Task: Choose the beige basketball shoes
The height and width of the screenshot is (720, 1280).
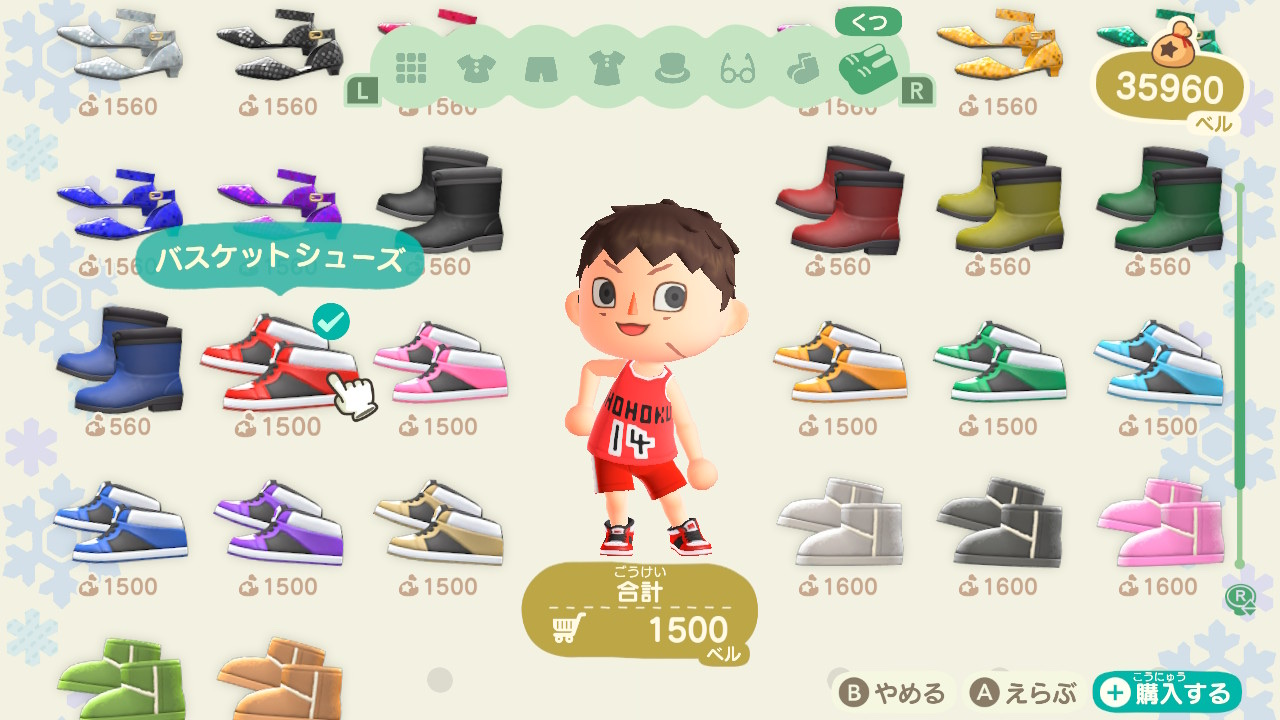Action: [x=440, y=520]
